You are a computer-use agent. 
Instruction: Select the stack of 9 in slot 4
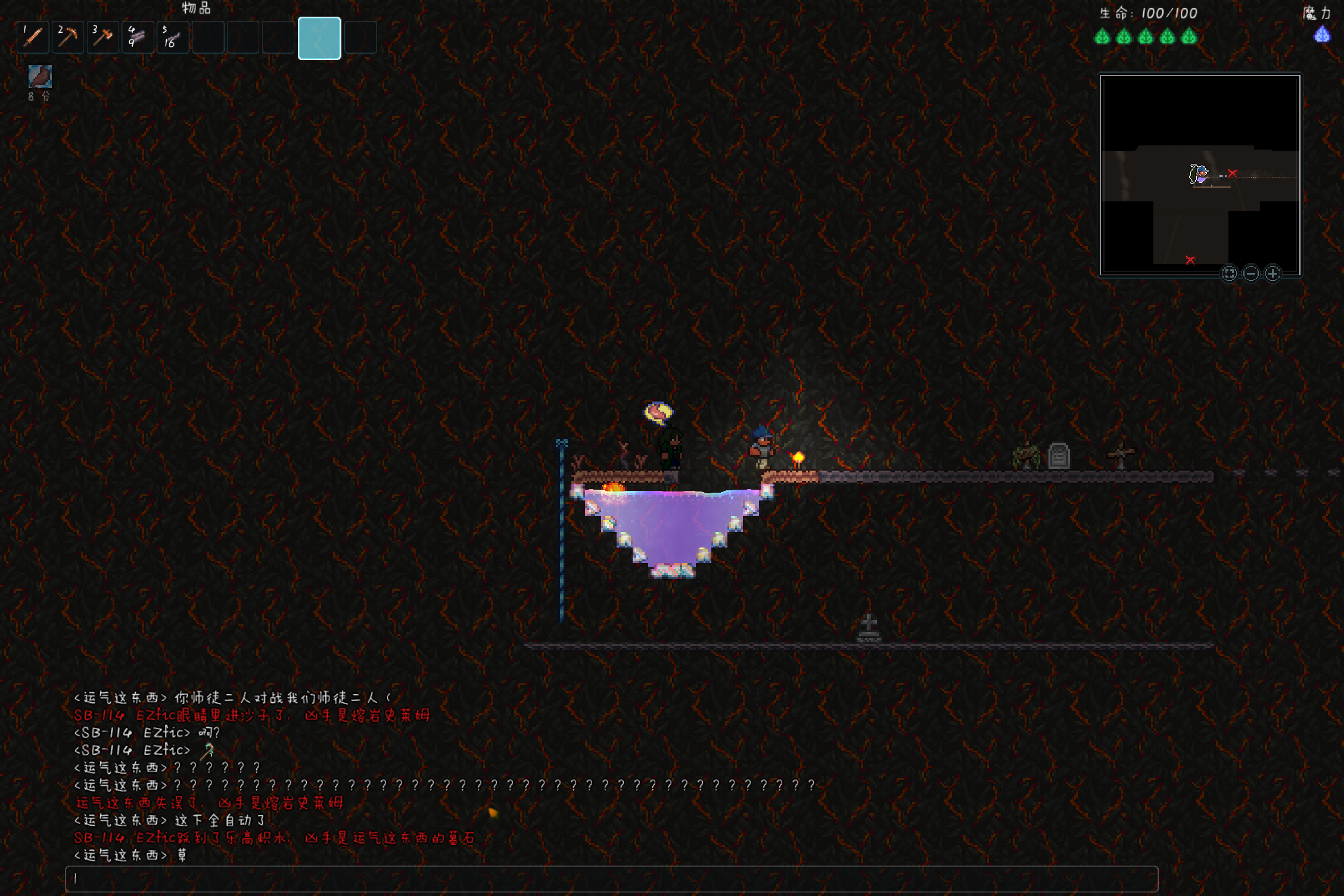tap(138, 38)
